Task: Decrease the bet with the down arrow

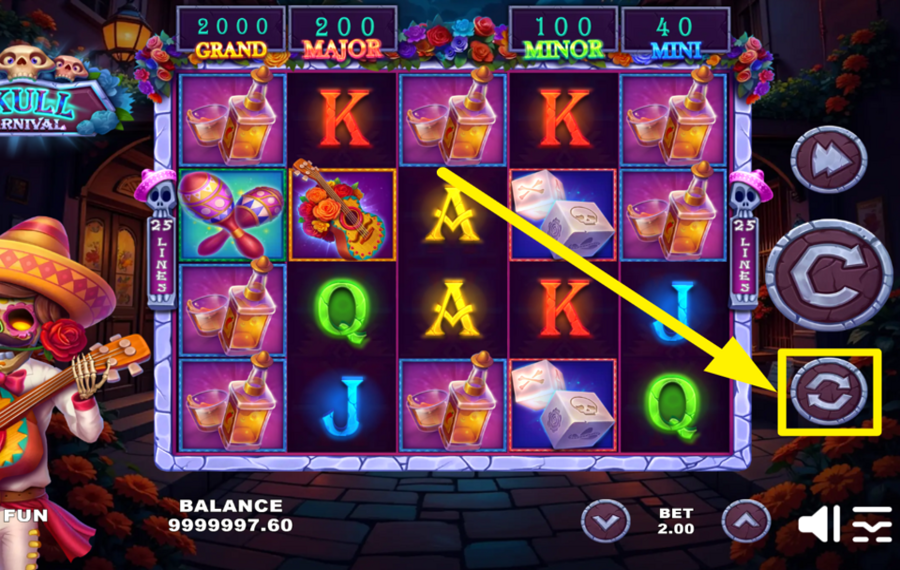Action: [606, 520]
